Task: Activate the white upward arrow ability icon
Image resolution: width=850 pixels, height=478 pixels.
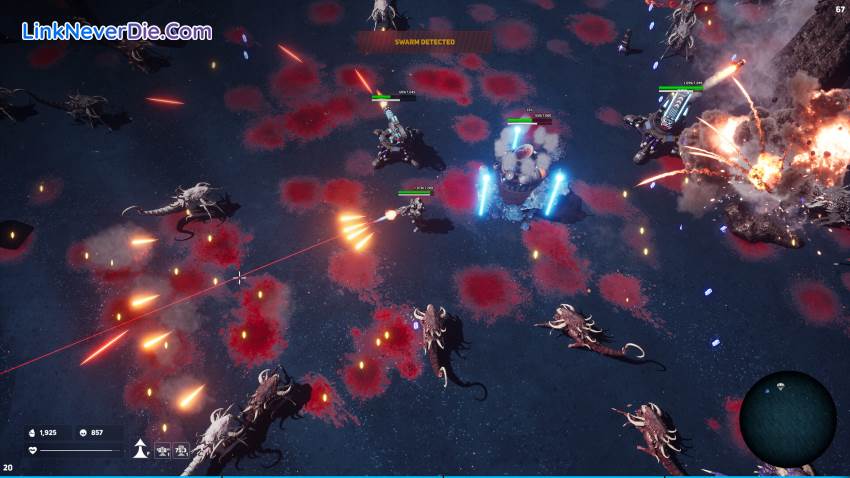Action: click(139, 450)
